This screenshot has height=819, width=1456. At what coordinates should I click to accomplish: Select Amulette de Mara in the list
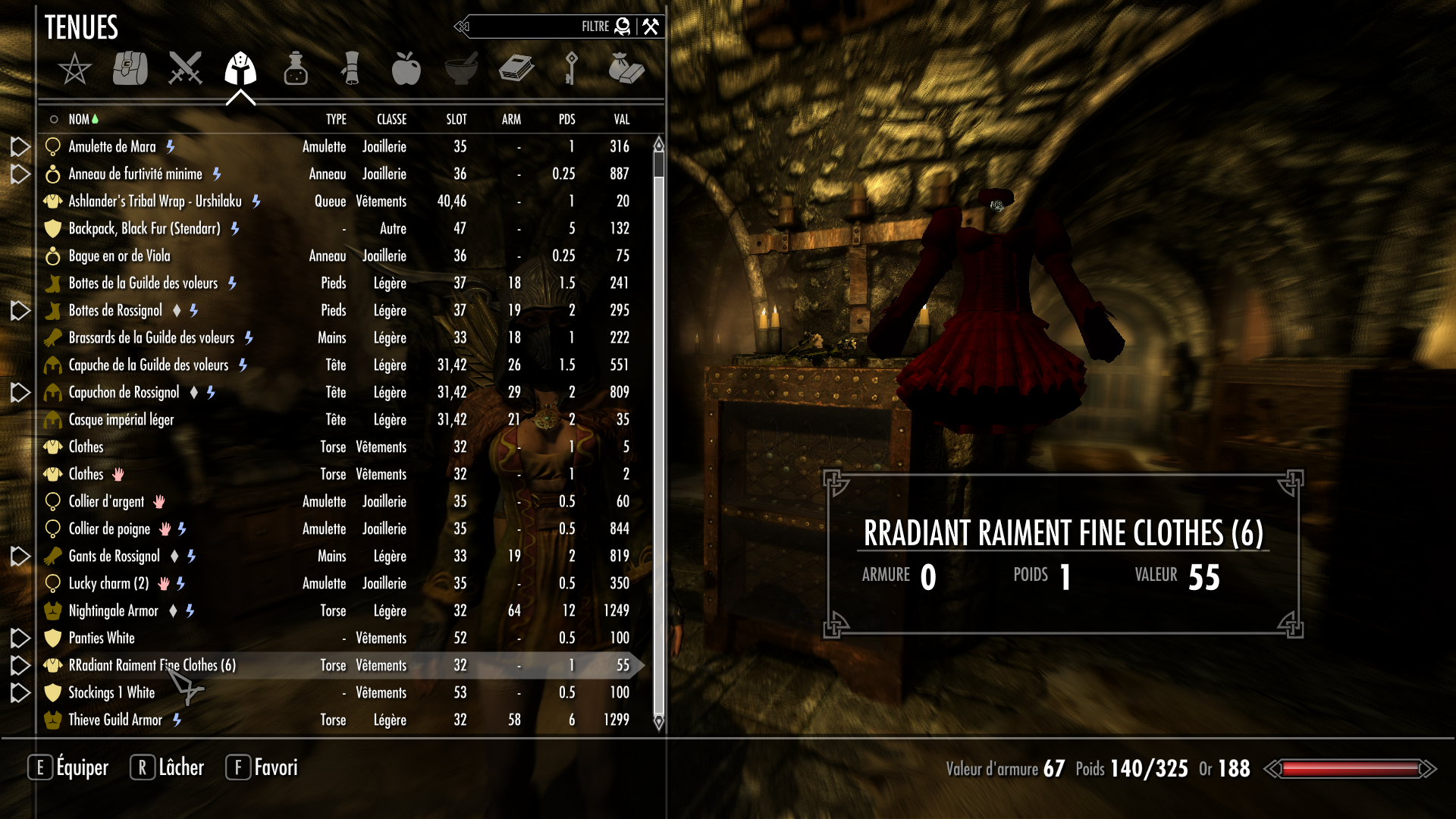click(x=112, y=146)
